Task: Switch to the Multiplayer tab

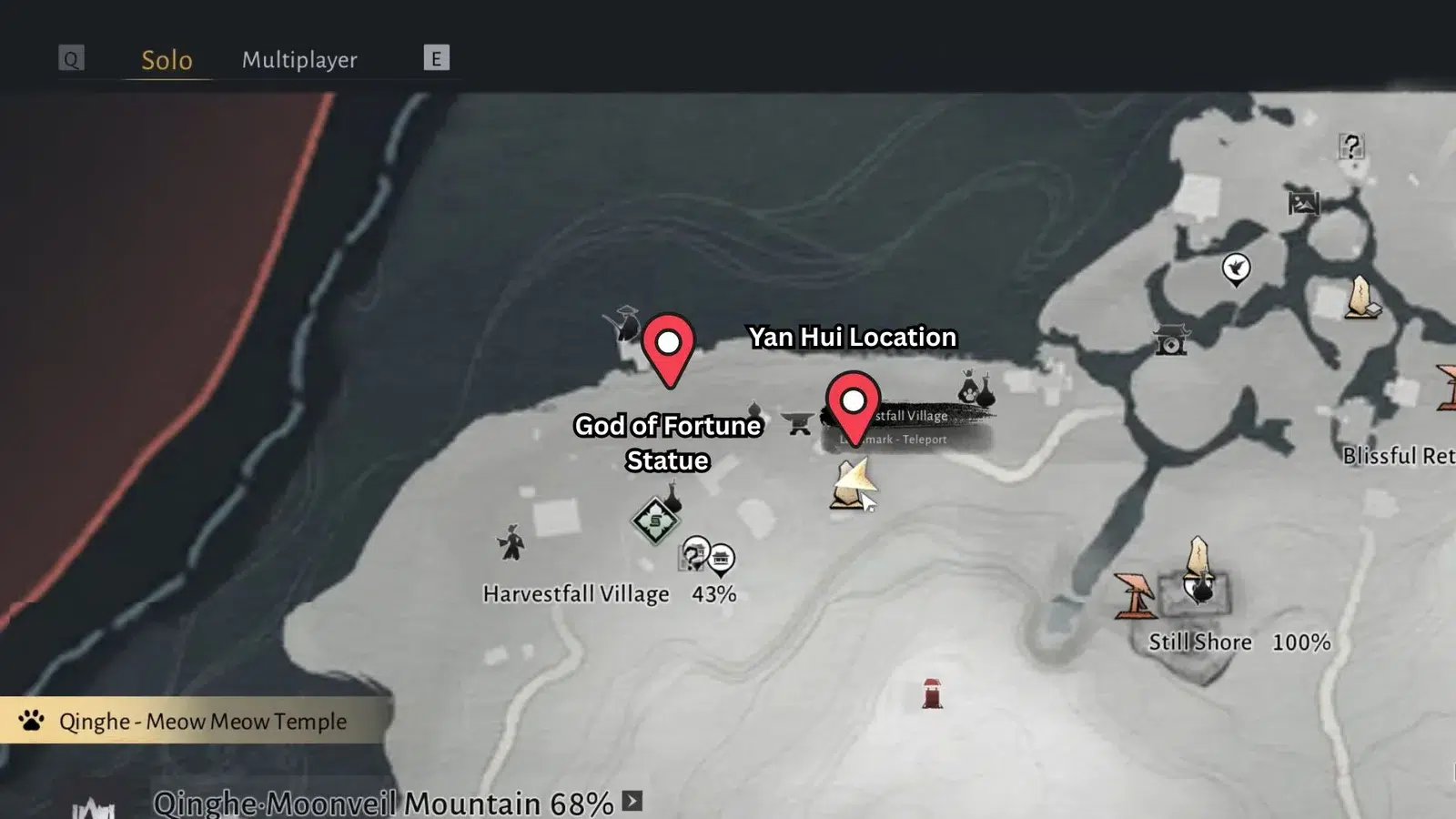Action: click(x=299, y=60)
